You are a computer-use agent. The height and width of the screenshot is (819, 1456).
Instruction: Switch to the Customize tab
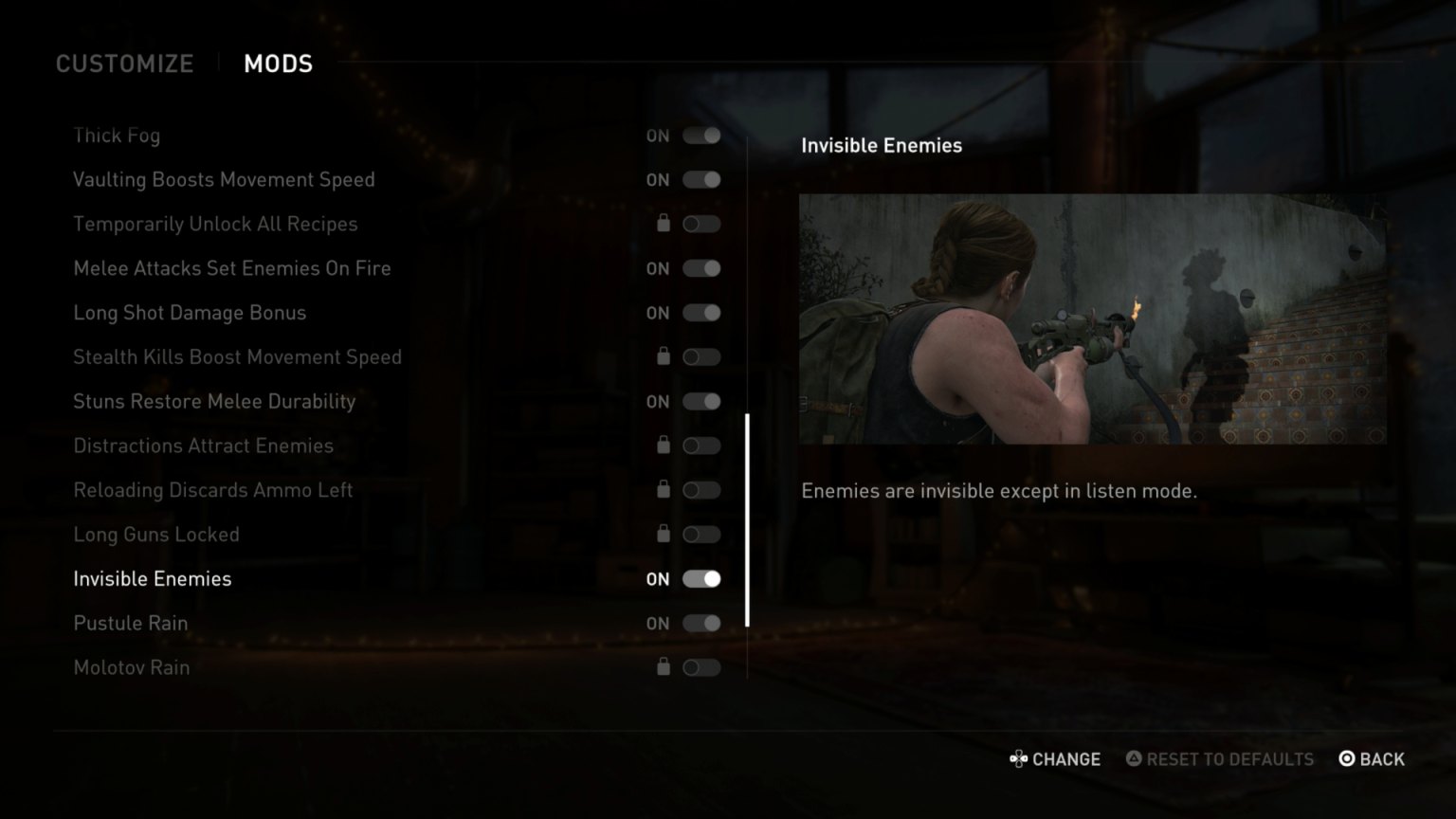[124, 64]
